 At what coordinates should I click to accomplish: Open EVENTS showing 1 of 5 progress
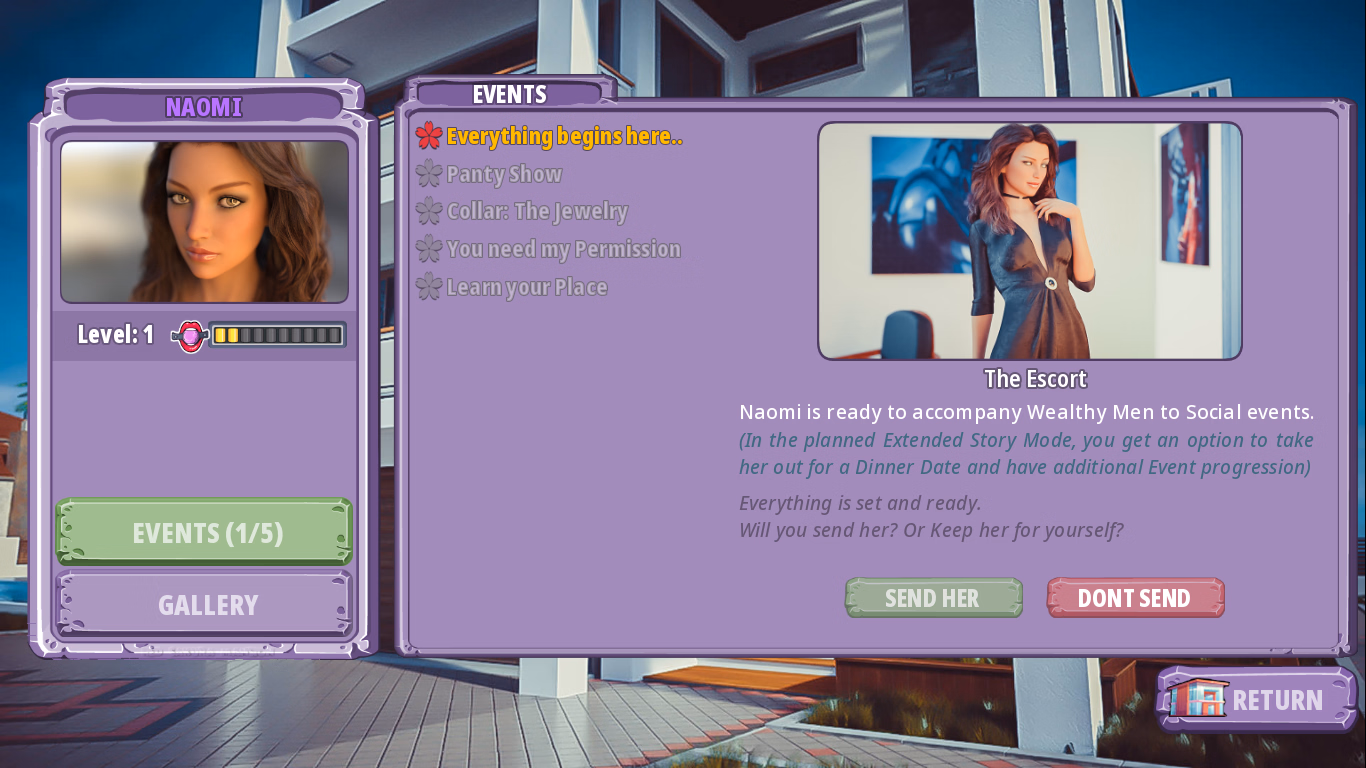coord(204,532)
